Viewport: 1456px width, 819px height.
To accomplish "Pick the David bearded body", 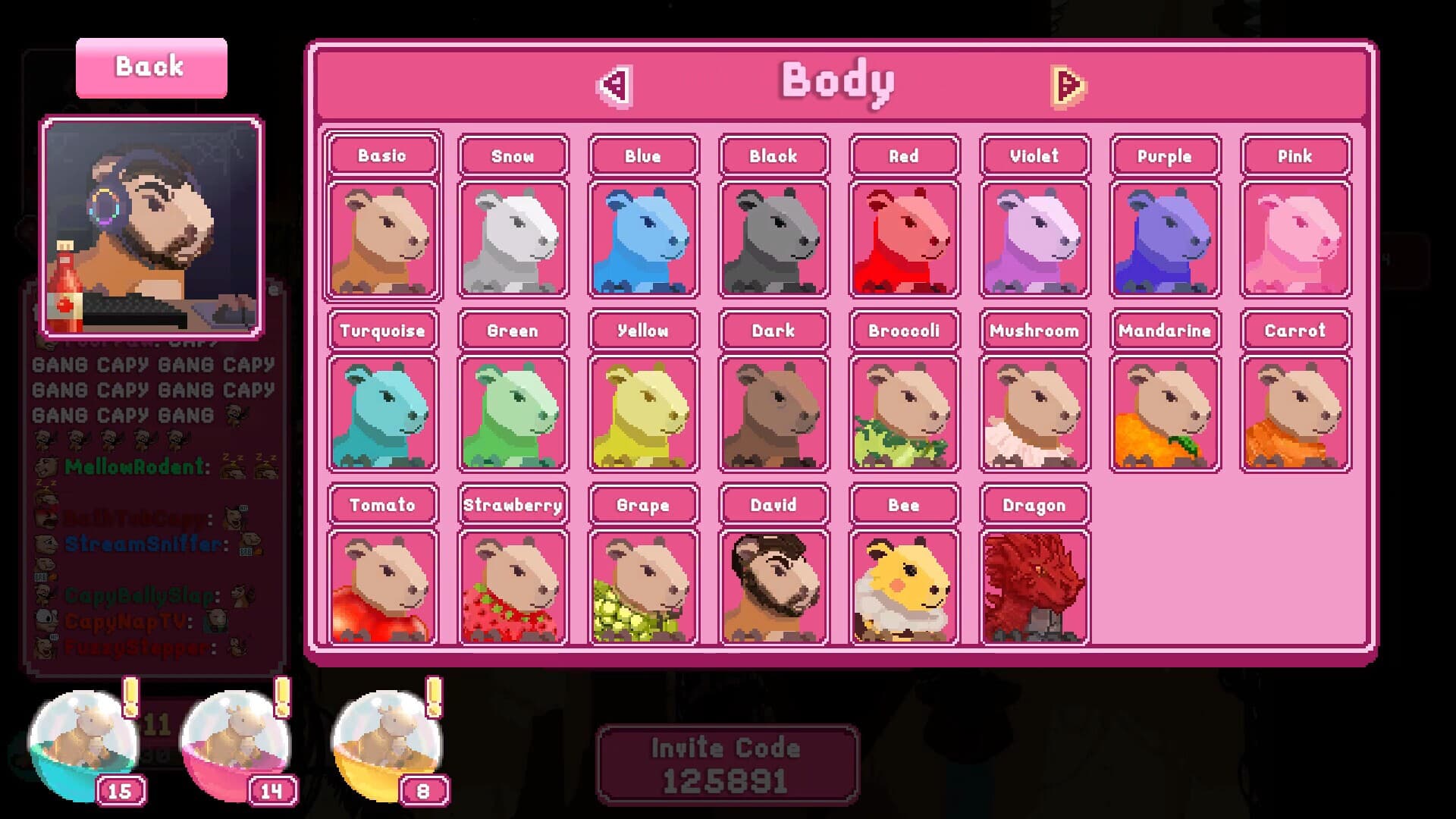I will pyautogui.click(x=773, y=586).
